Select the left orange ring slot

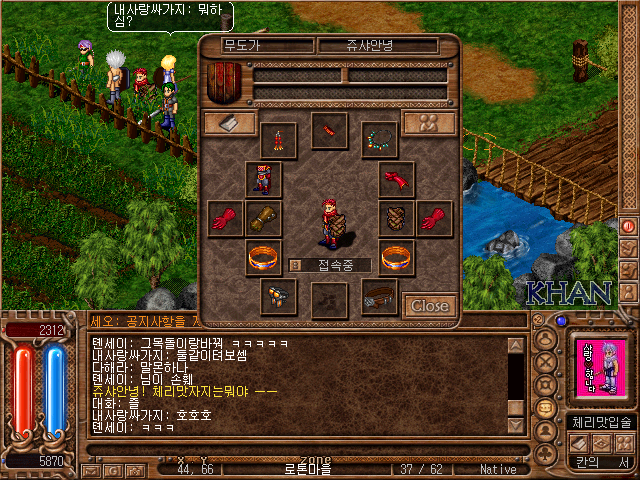(264, 257)
